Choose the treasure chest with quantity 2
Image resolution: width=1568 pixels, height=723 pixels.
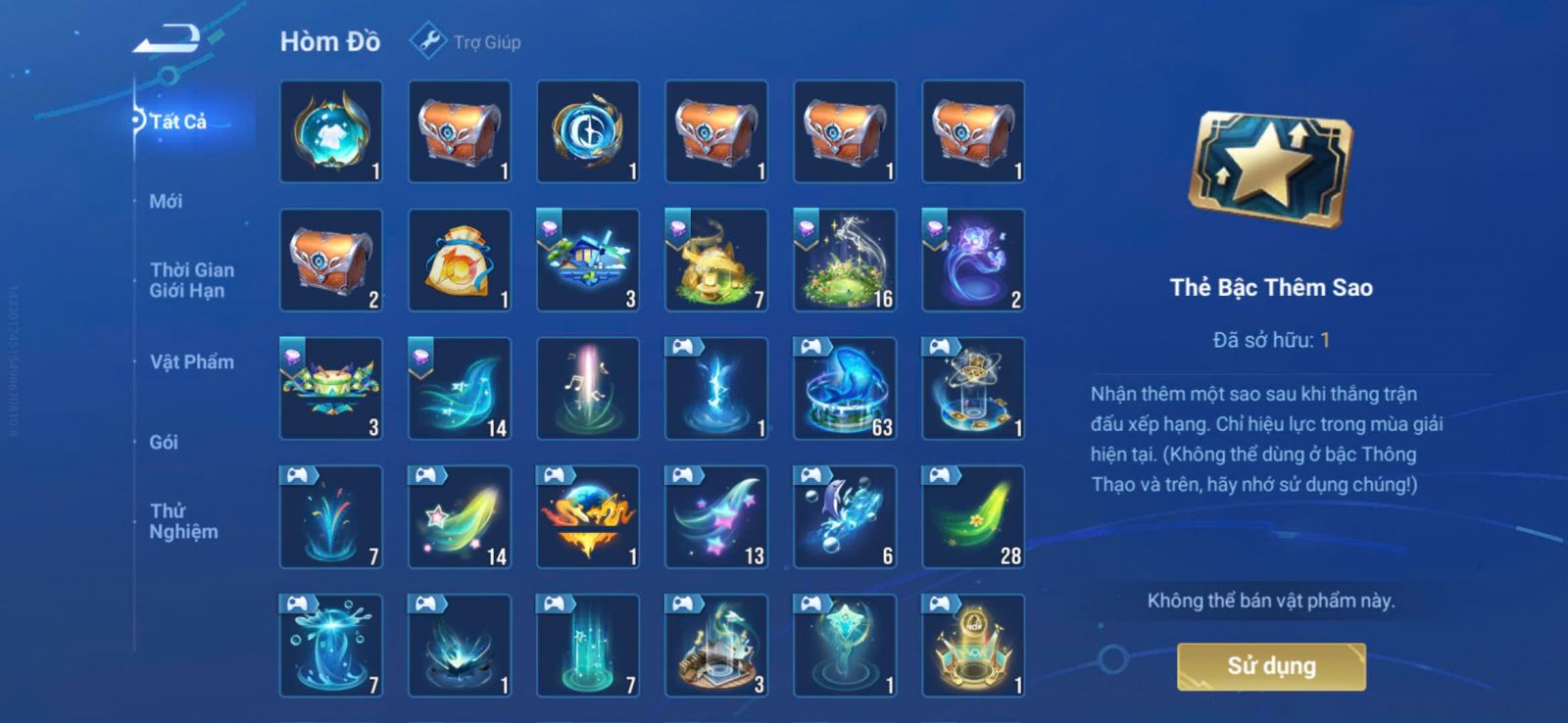point(331,260)
